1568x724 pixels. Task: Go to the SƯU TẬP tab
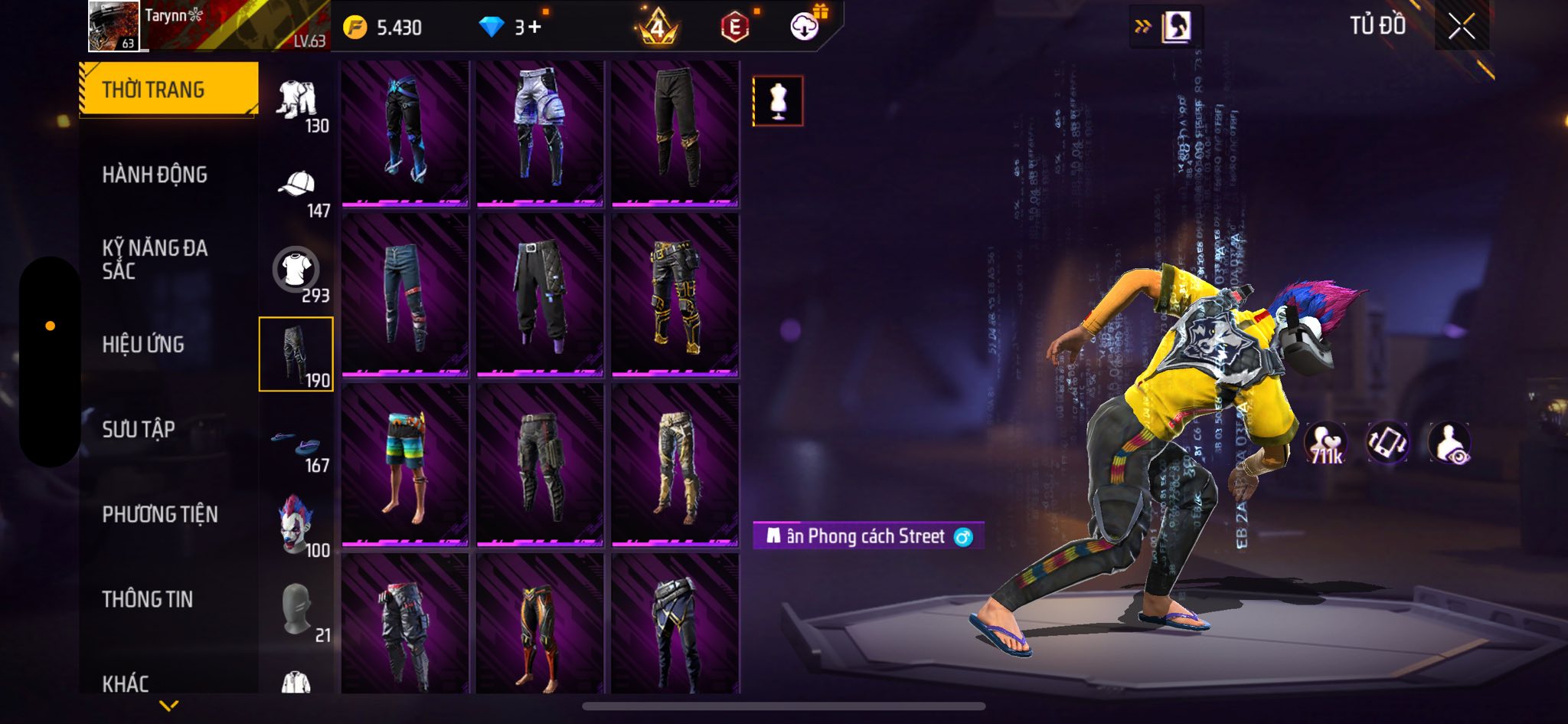click(x=139, y=430)
